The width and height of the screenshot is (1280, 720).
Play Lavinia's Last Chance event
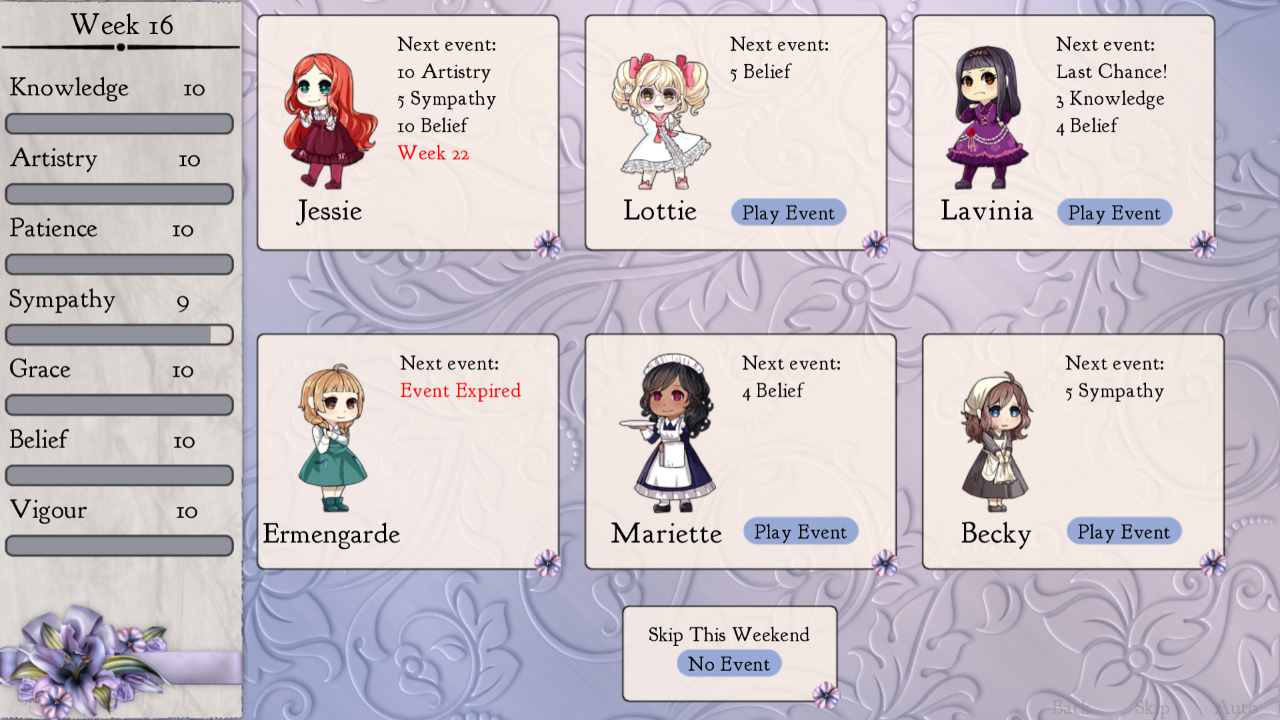pyautogui.click(x=1114, y=212)
